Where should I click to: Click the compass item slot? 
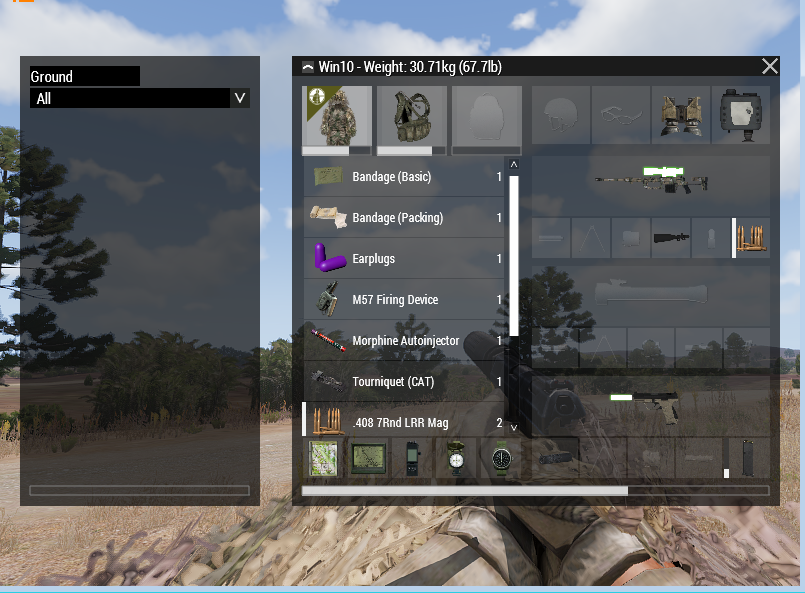tap(457, 458)
